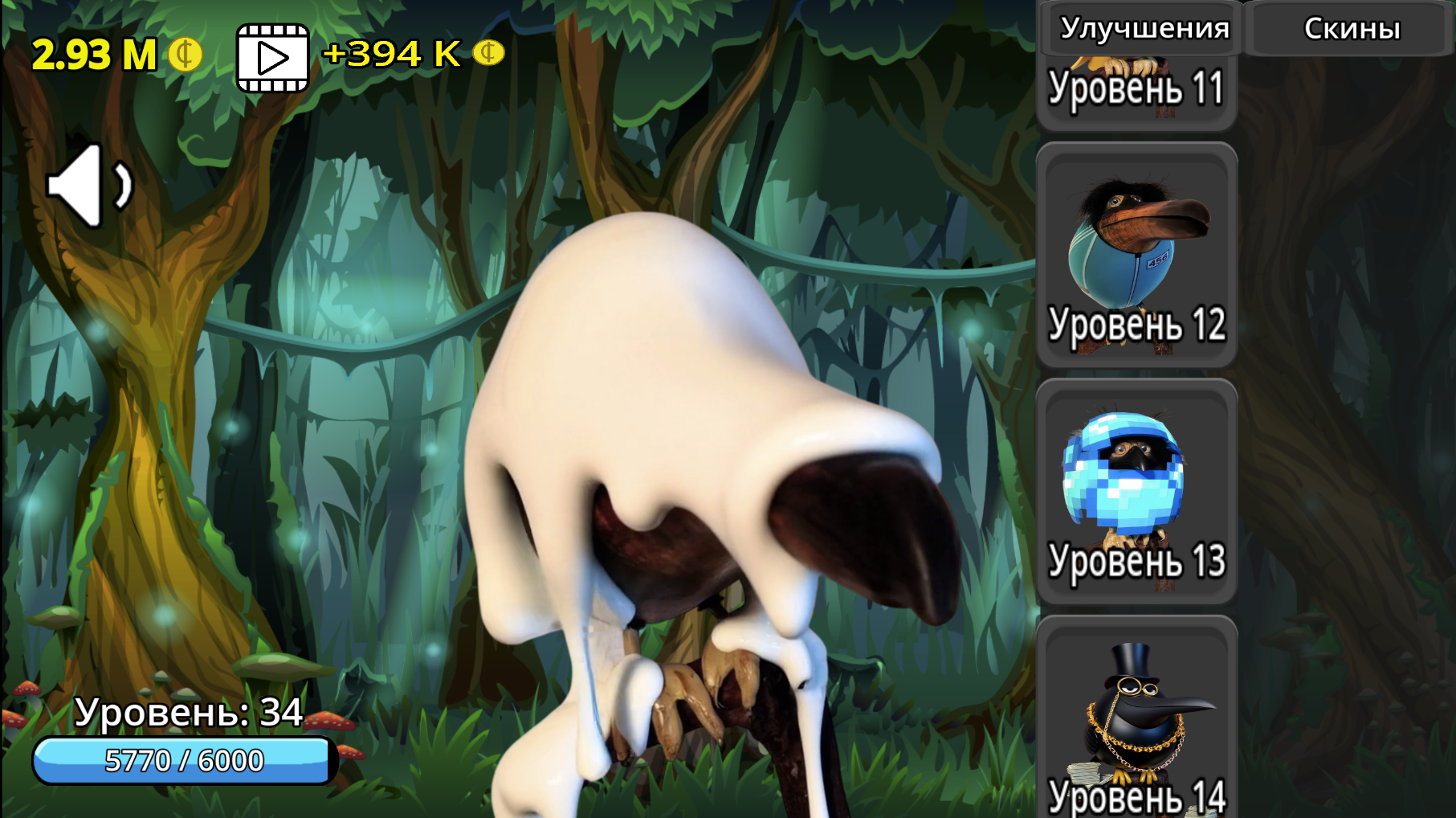Image resolution: width=1456 pixels, height=818 pixels.
Task: Tap the white melting creature to earn coins
Action: (707, 482)
